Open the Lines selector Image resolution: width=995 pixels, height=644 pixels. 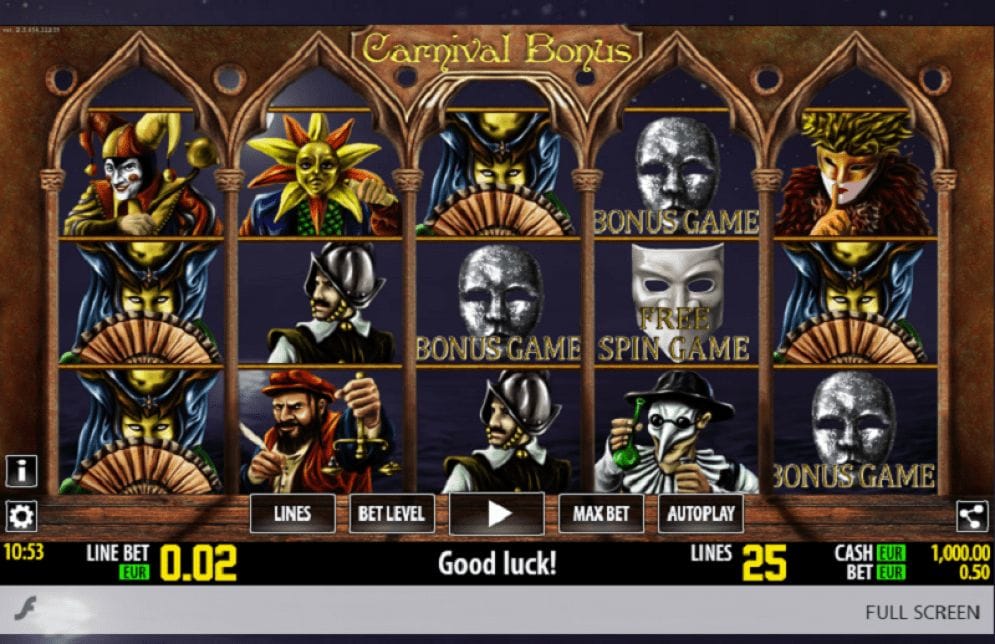point(292,514)
